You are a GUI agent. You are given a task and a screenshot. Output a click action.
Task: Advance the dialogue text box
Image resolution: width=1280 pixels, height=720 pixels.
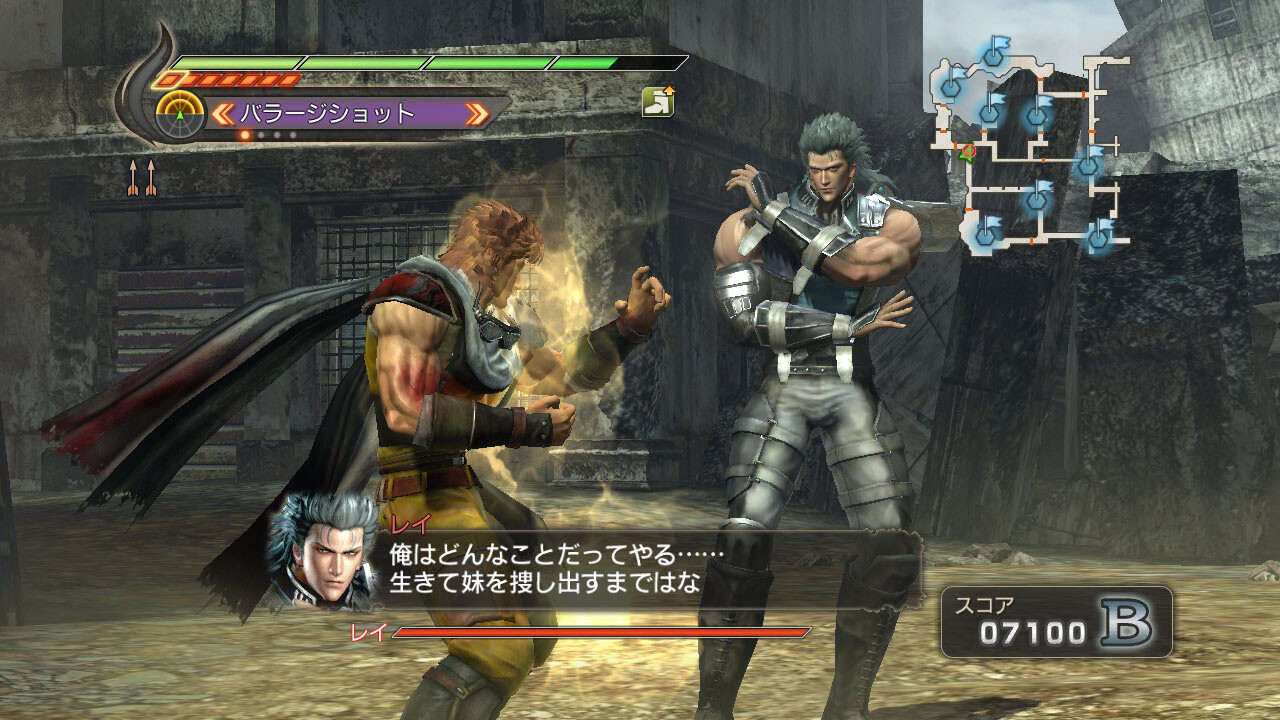(x=600, y=565)
